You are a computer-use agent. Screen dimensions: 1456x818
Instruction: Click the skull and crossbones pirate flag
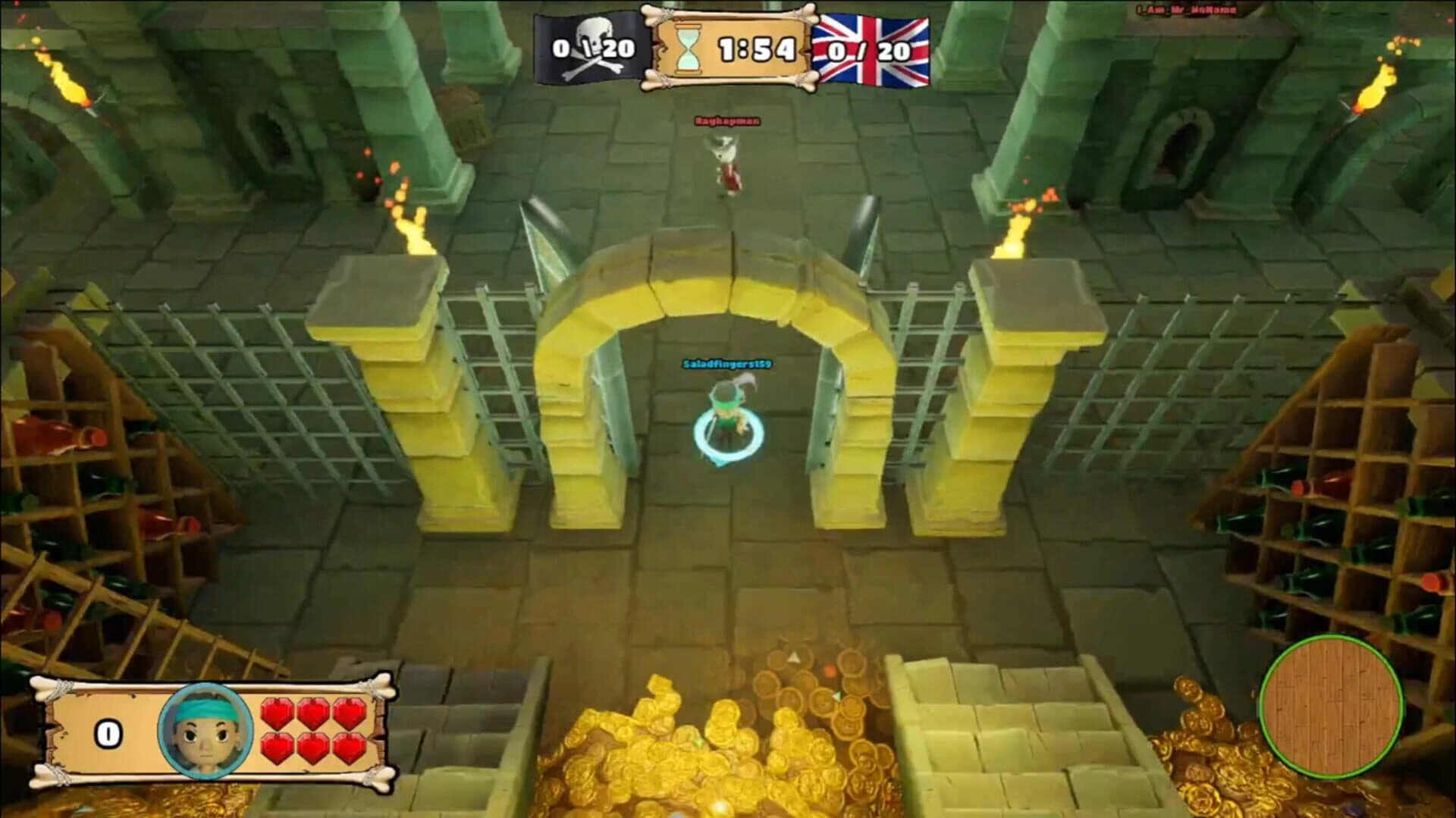[588, 47]
